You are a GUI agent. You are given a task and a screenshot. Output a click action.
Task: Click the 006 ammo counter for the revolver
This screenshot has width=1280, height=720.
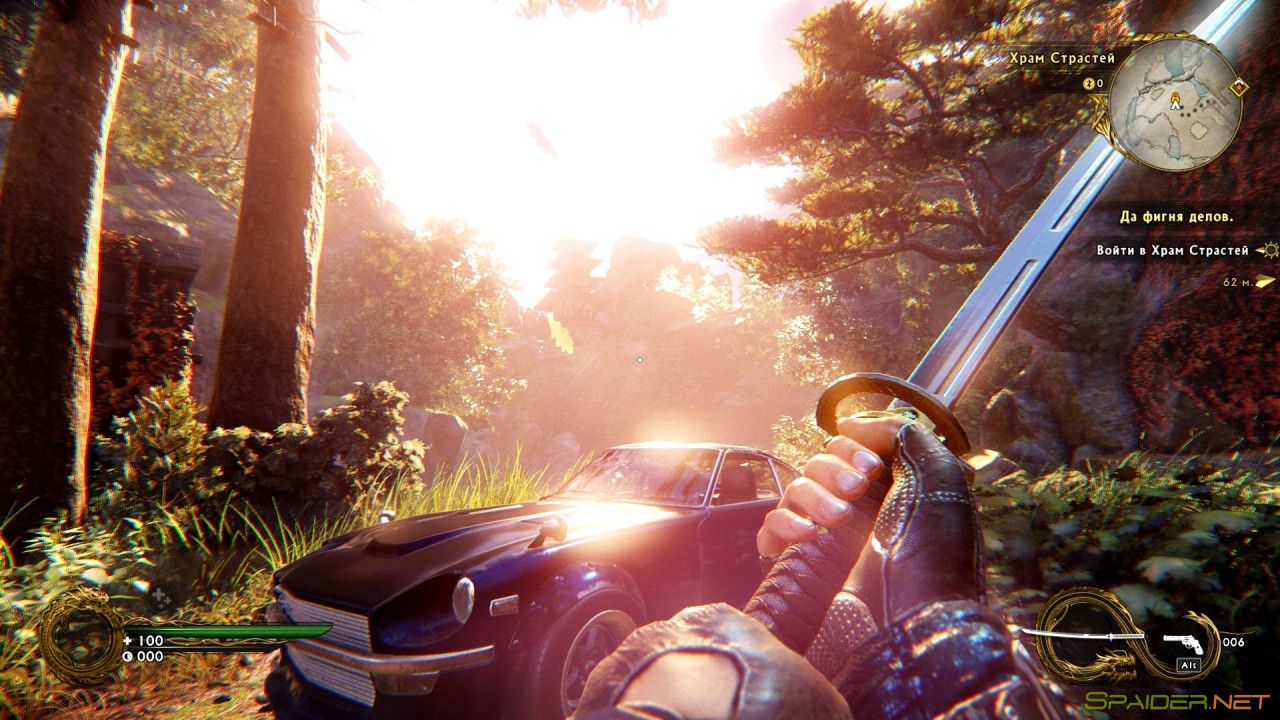pos(1233,642)
